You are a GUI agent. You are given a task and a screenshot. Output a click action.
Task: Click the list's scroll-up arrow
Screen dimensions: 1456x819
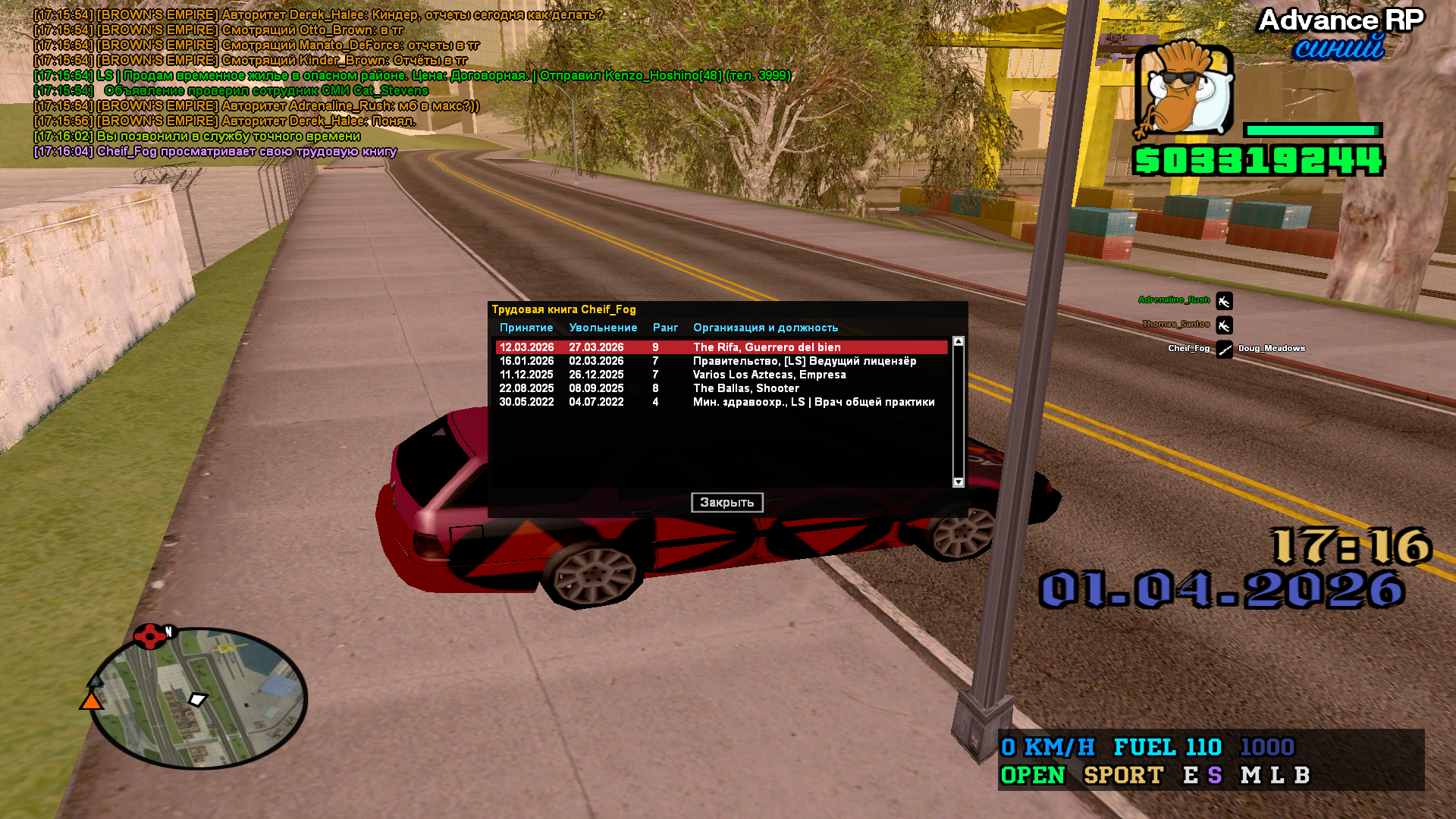pos(959,342)
